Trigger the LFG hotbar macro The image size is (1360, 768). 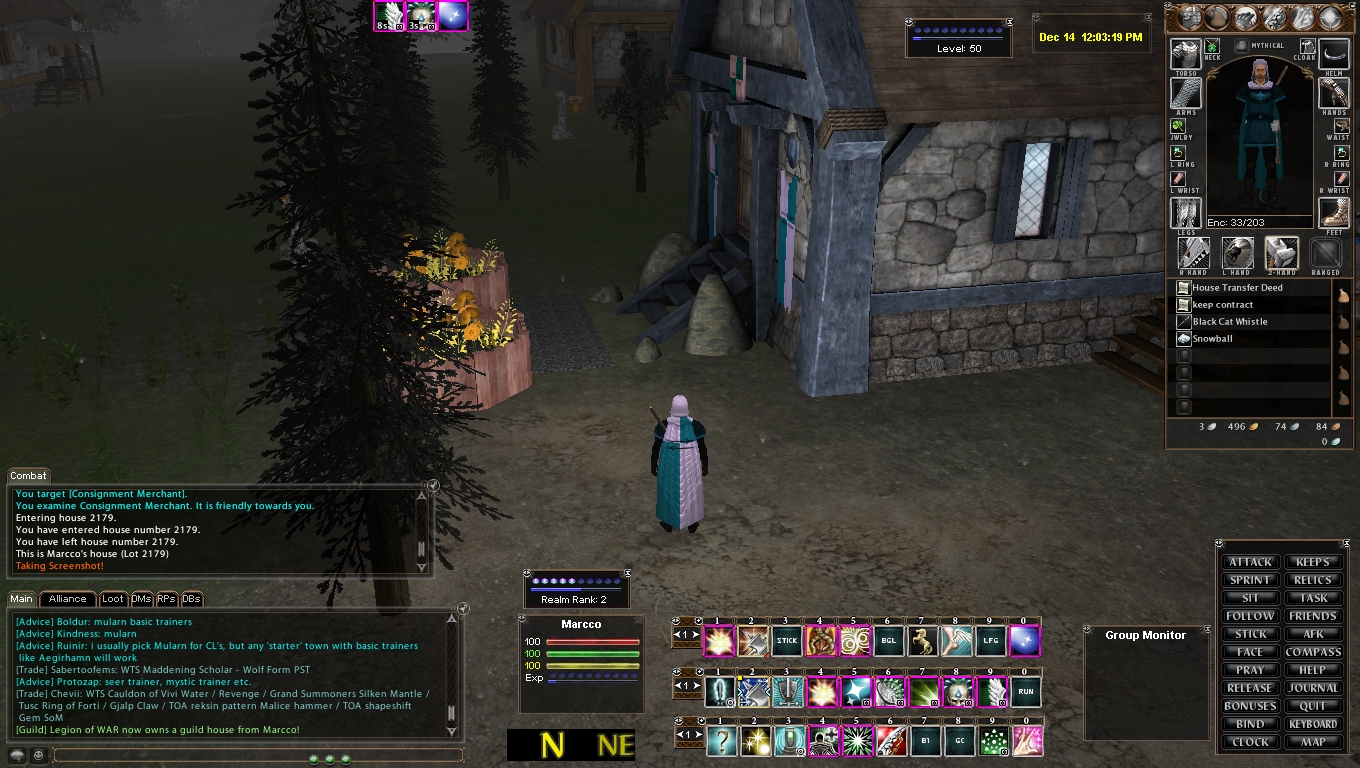tap(990, 640)
